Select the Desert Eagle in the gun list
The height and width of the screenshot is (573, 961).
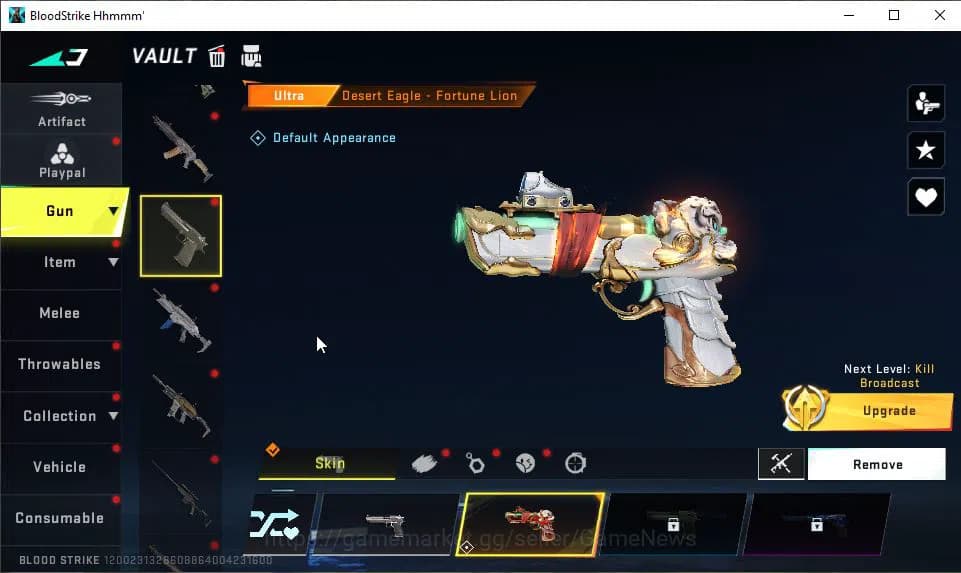(x=180, y=236)
